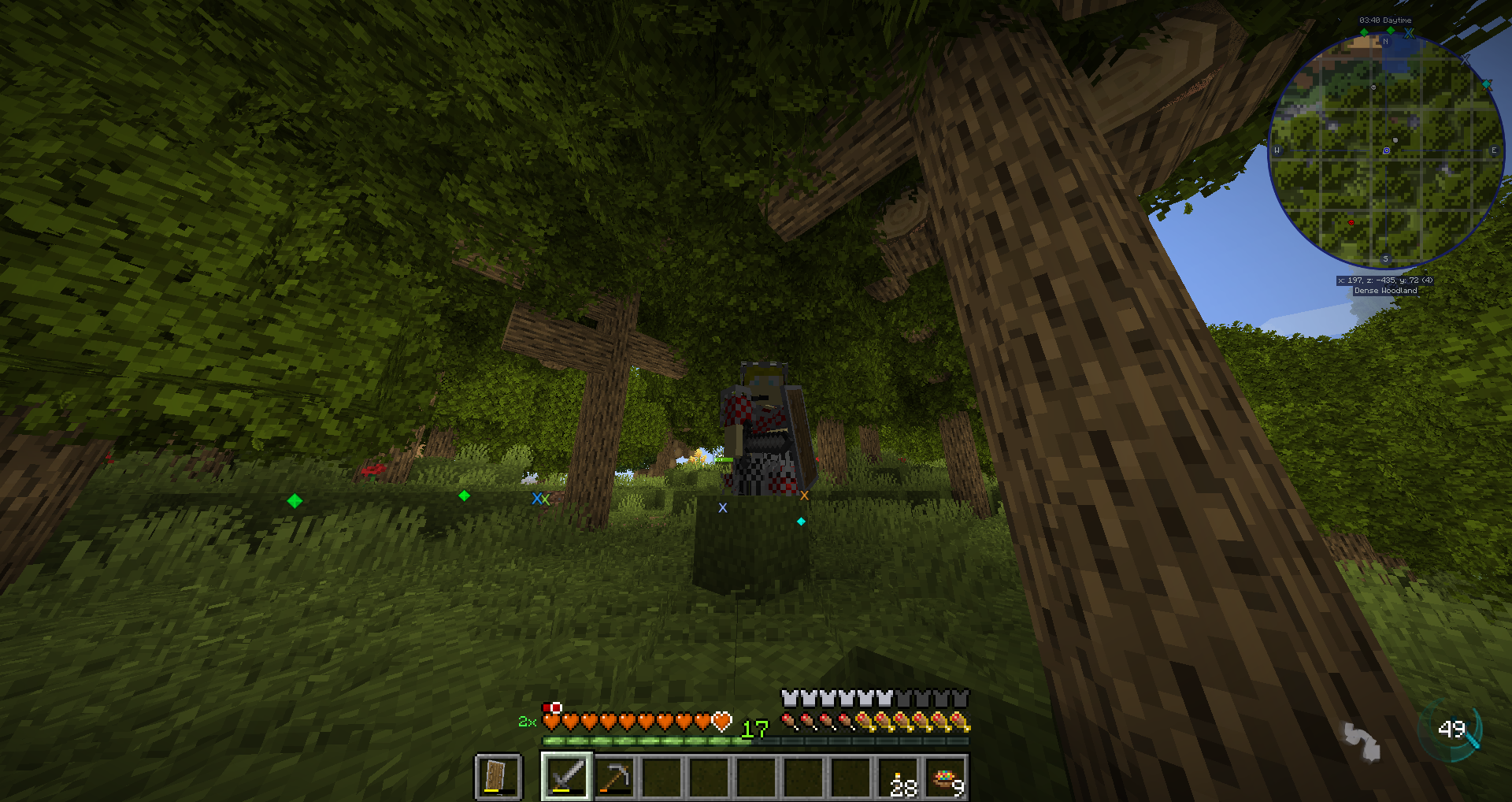Click the Dense Woodland biome label

[x=1386, y=291]
